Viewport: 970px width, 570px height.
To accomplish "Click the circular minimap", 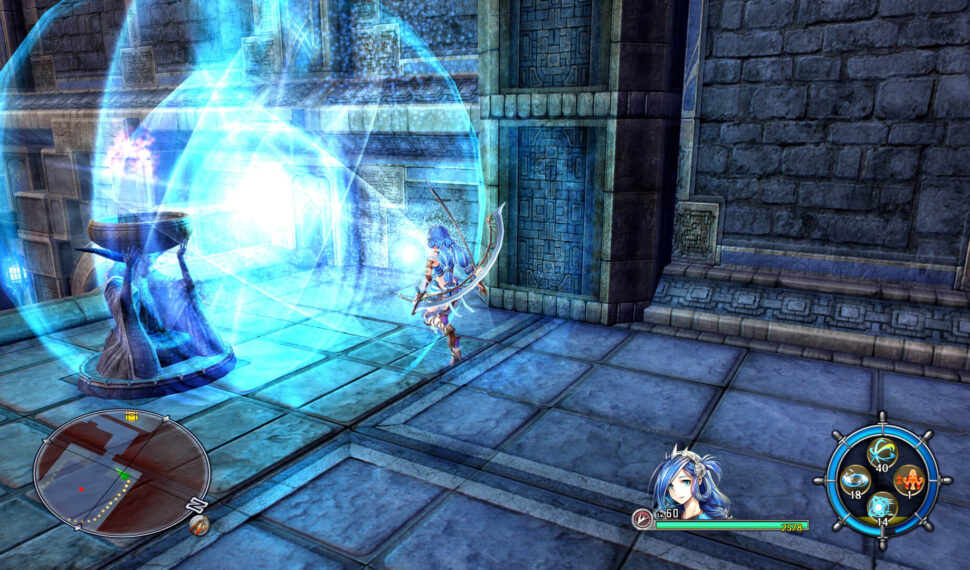I will coord(121,473).
